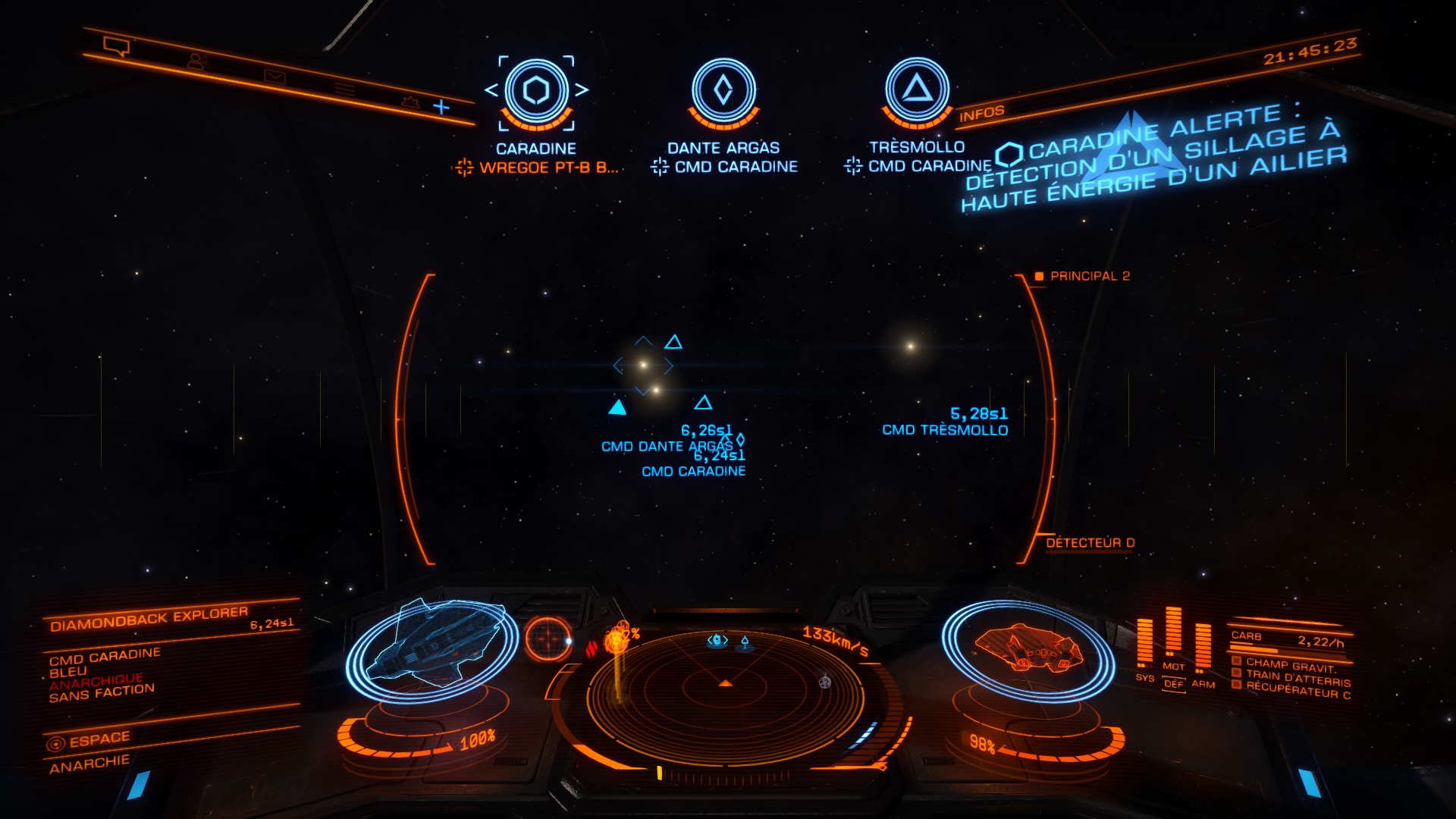Open the three-line history menu icon
This screenshot has height=819, width=1456.
(x=345, y=89)
